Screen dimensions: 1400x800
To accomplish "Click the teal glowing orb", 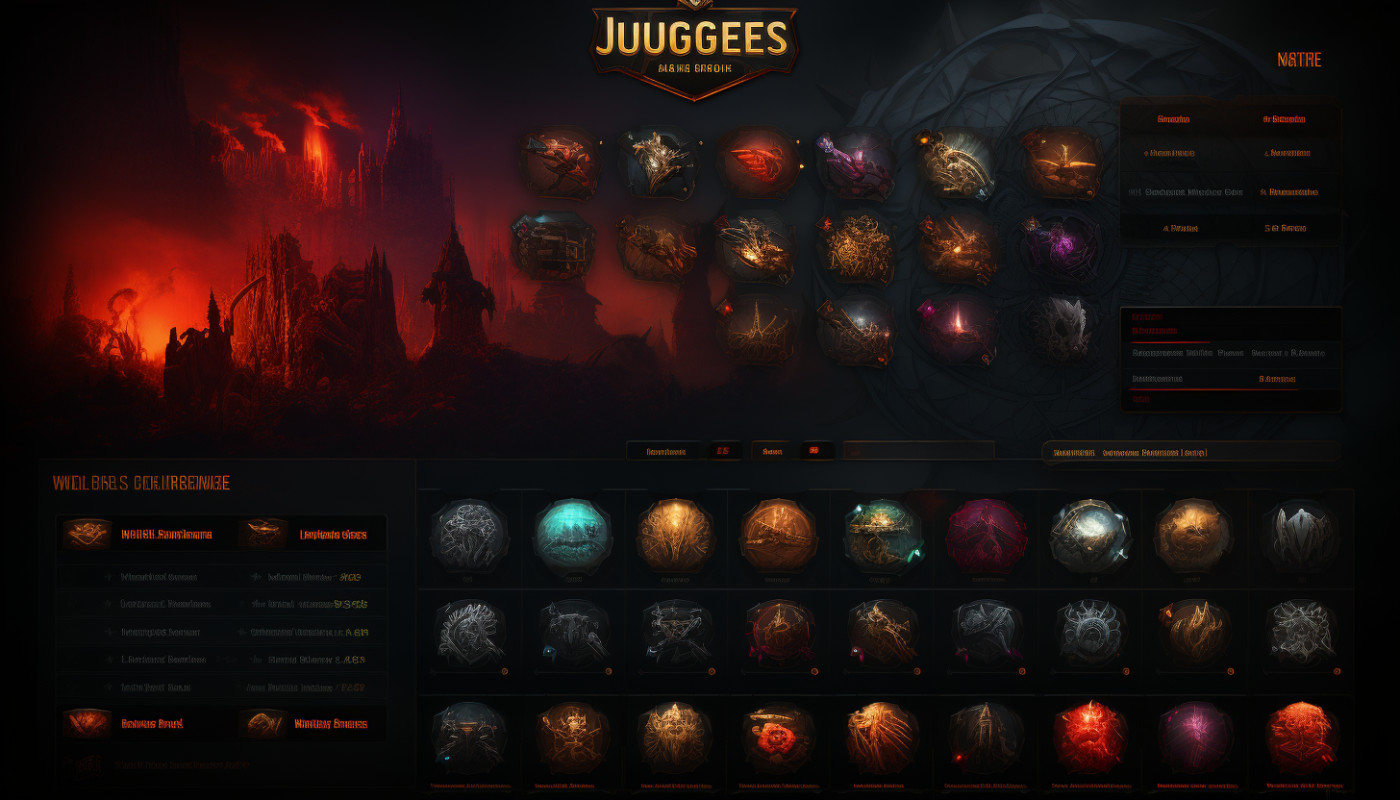I will click(x=572, y=537).
